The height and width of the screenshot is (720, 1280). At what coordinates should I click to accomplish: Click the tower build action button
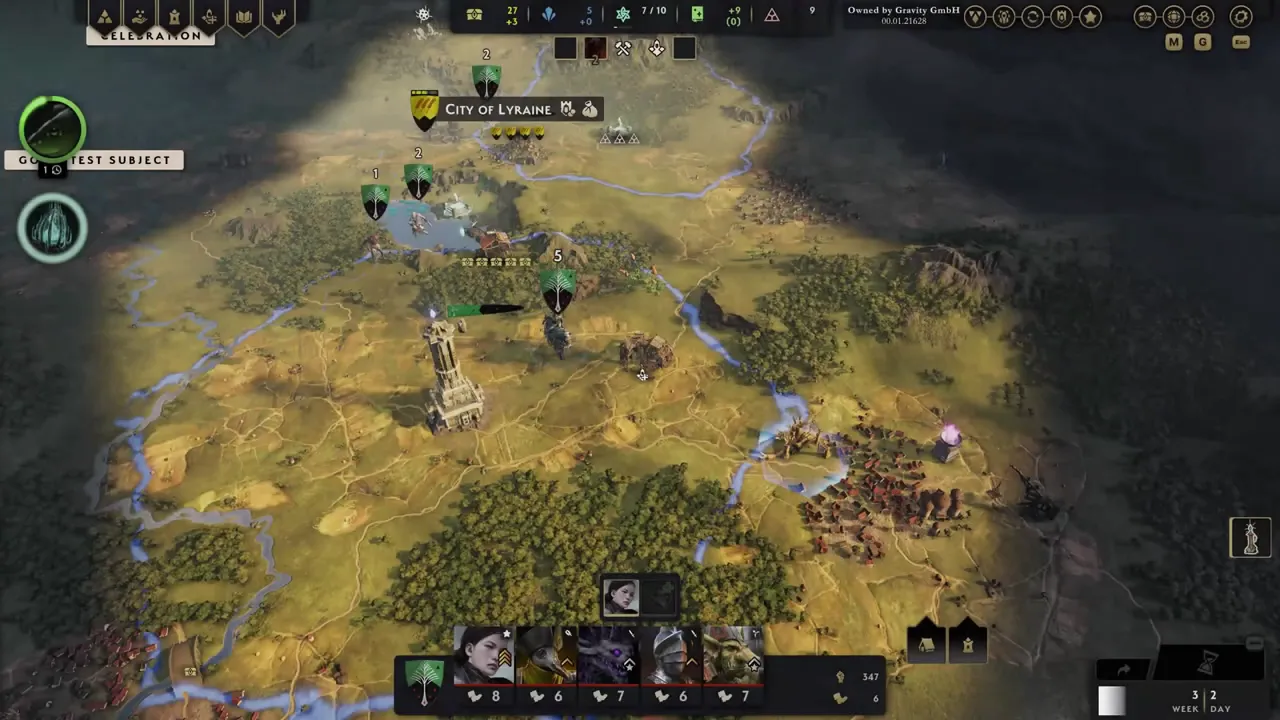click(x=968, y=645)
